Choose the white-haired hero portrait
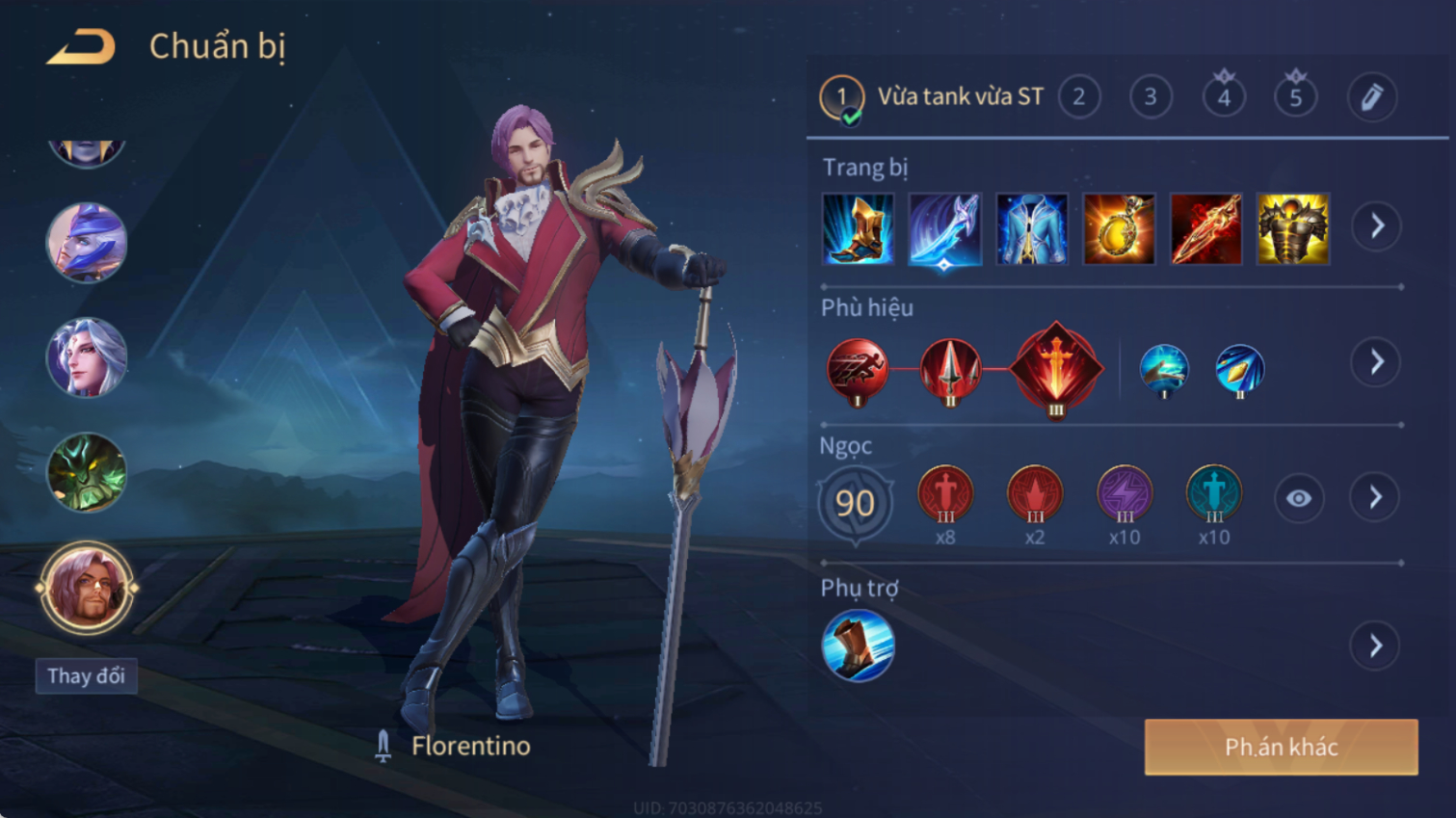Screen dimensions: 1456x818 87,357
